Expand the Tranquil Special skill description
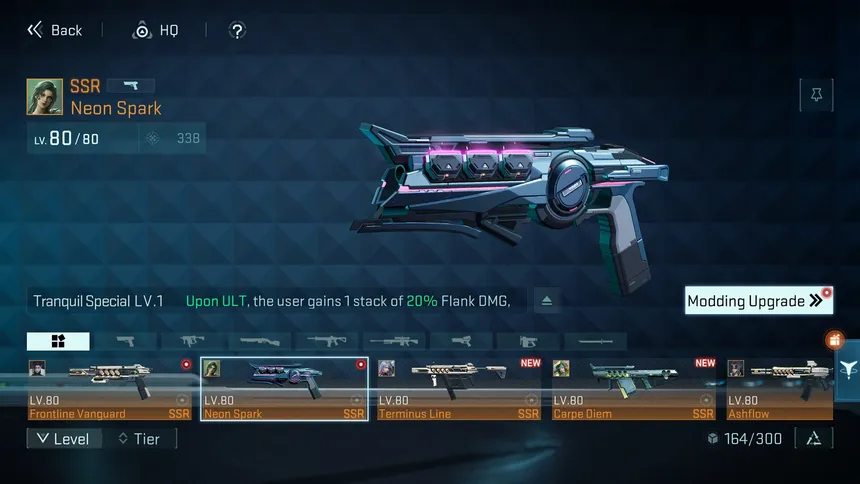This screenshot has height=484, width=860. coord(546,300)
